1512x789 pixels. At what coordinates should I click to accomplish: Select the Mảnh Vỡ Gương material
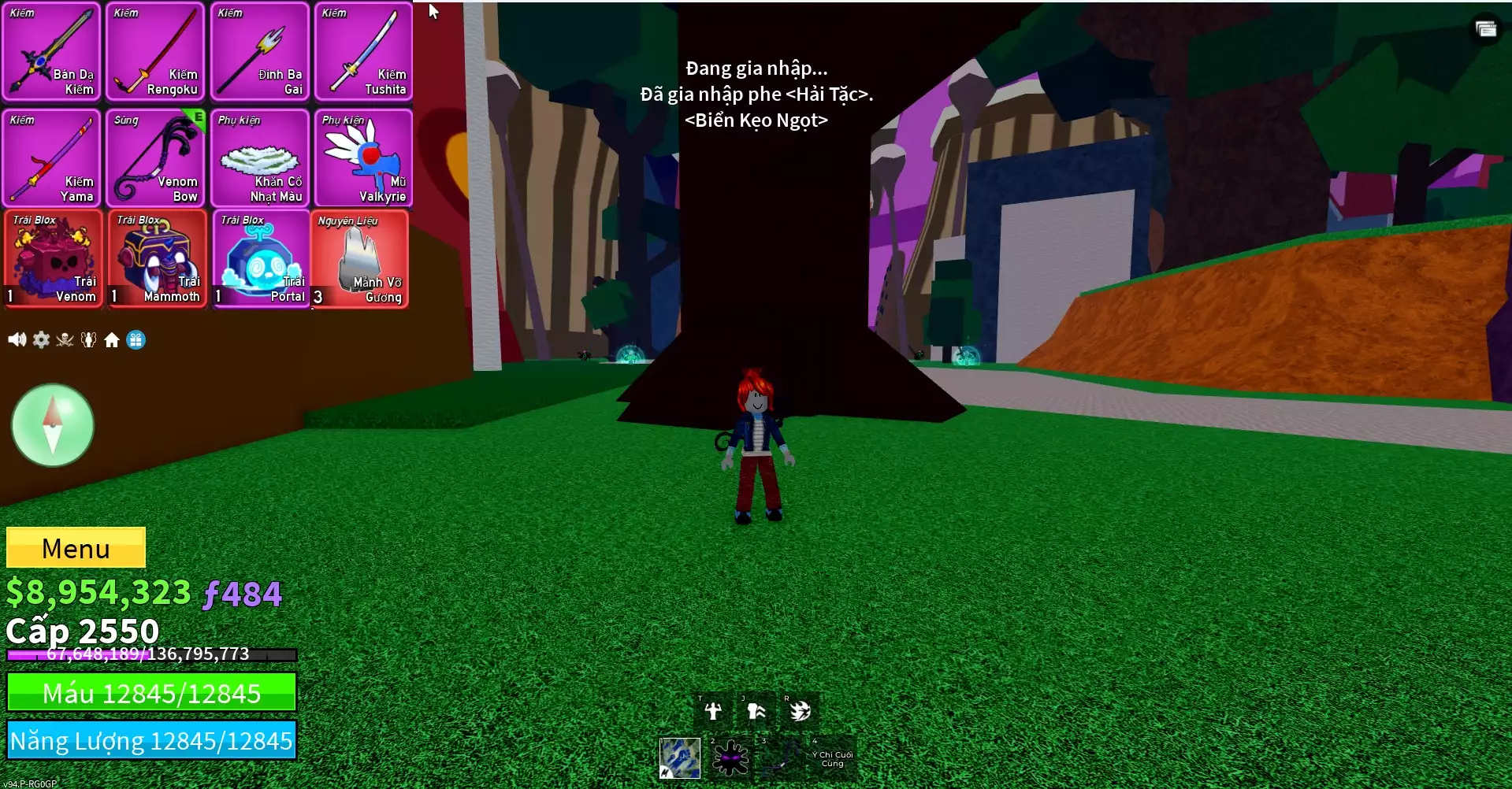360,258
